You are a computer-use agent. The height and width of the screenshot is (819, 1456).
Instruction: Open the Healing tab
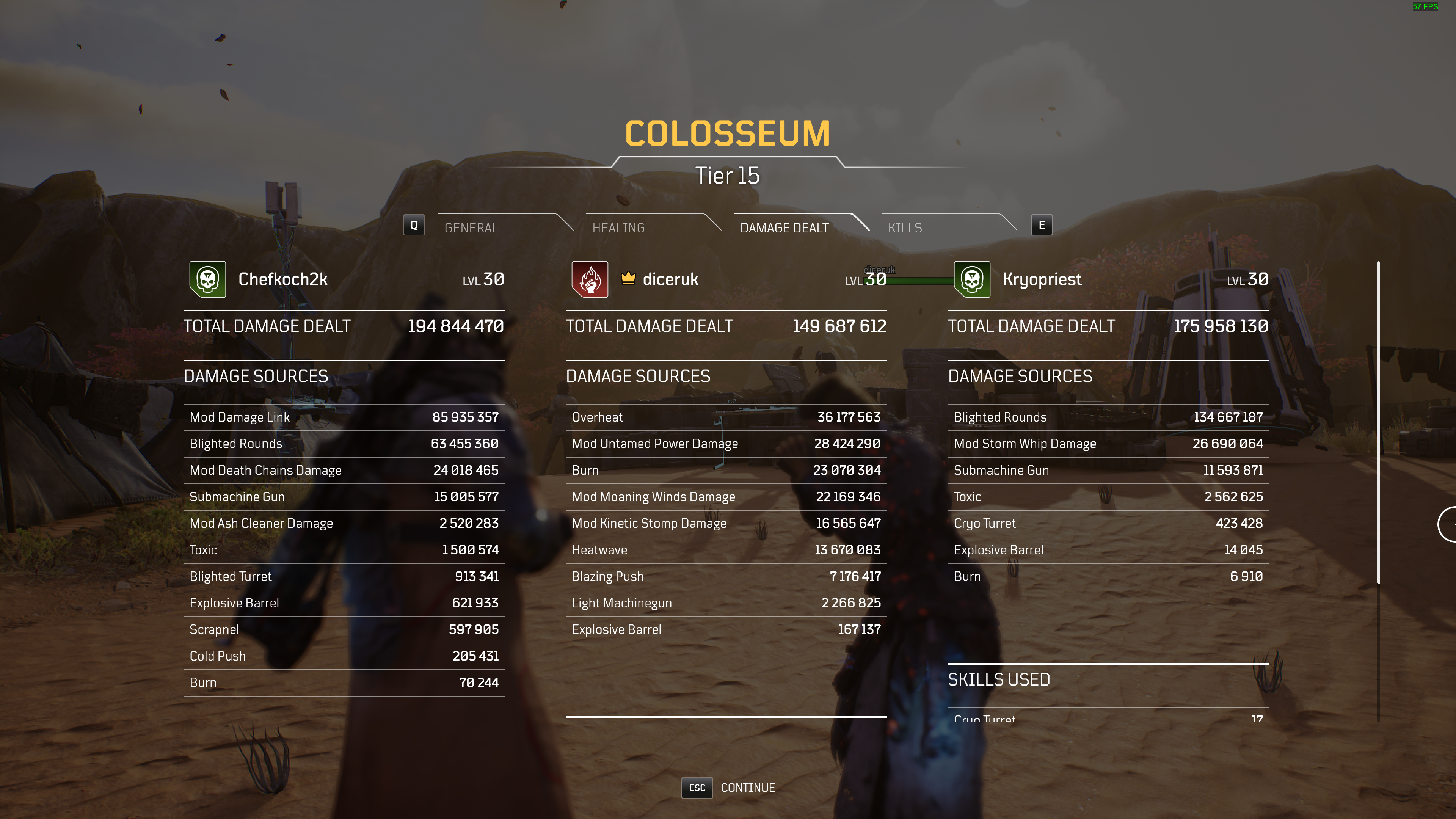[618, 227]
